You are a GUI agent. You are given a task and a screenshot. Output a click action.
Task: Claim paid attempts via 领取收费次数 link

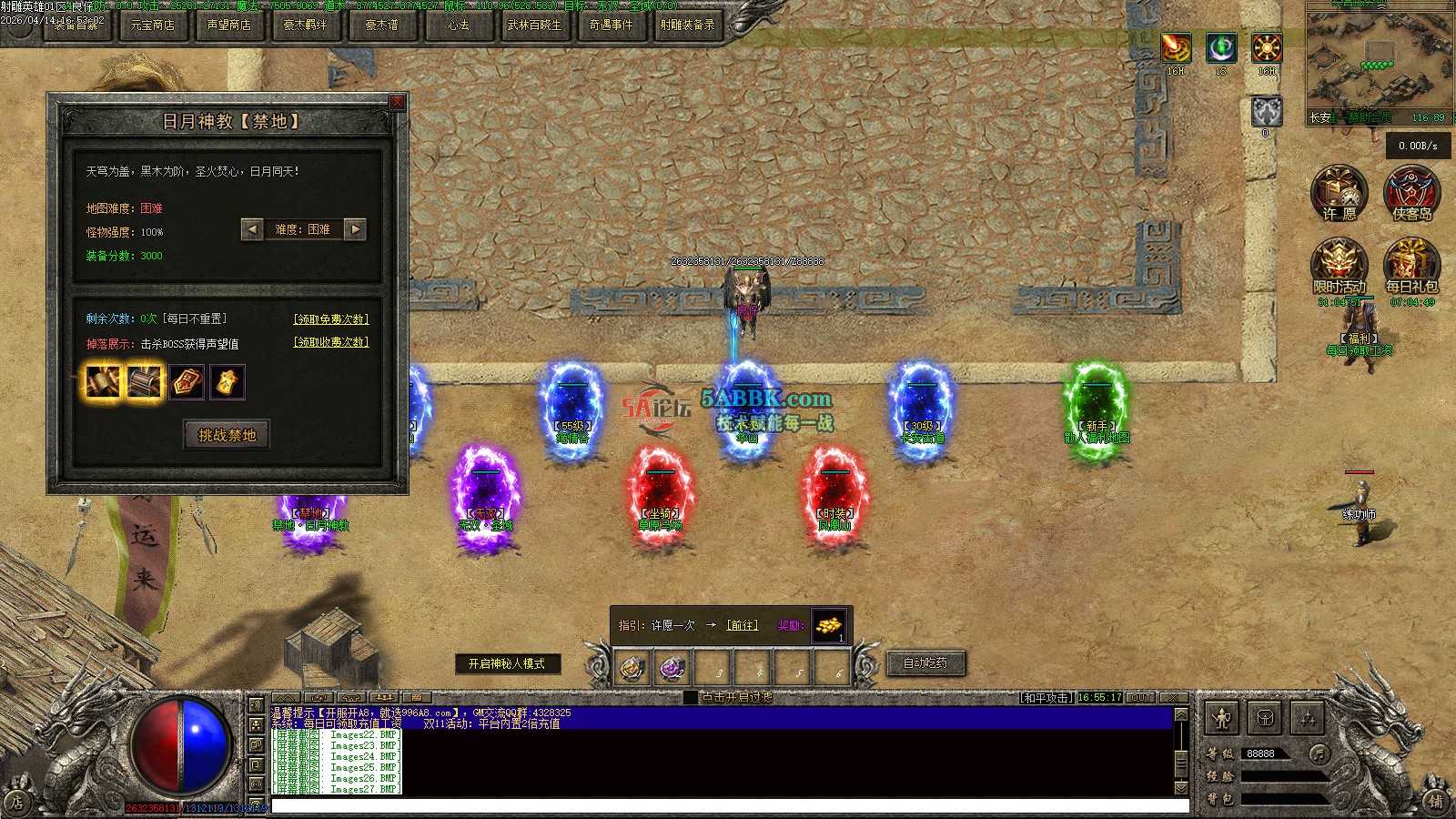coord(331,342)
